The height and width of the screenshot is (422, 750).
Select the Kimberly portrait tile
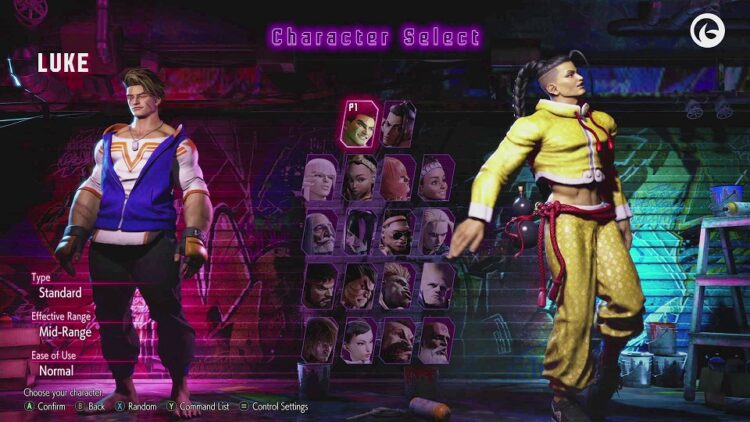click(x=360, y=177)
